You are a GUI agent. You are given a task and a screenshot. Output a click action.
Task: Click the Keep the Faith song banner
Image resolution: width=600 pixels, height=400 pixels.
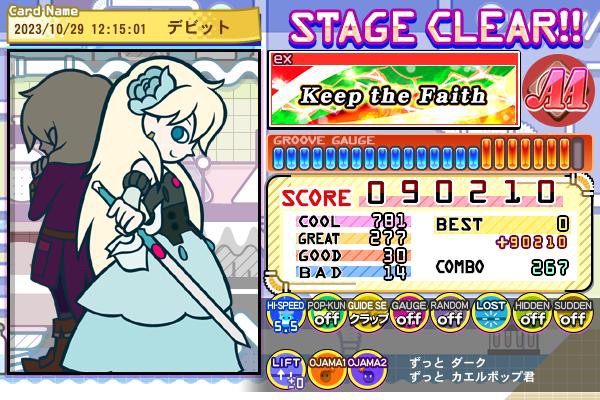tap(394, 96)
